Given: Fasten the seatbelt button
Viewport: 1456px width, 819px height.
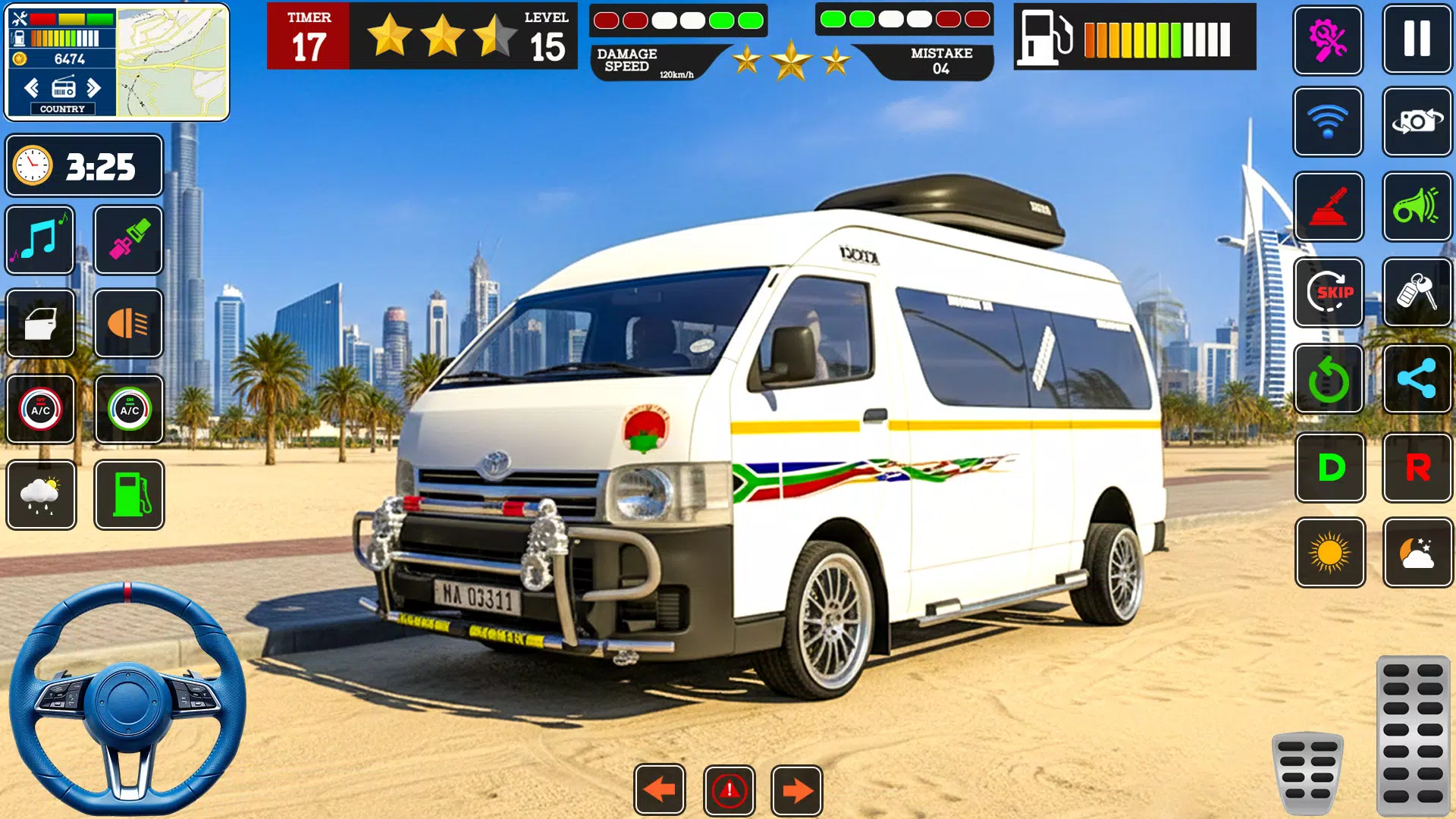Looking at the screenshot, I should click(x=129, y=240).
